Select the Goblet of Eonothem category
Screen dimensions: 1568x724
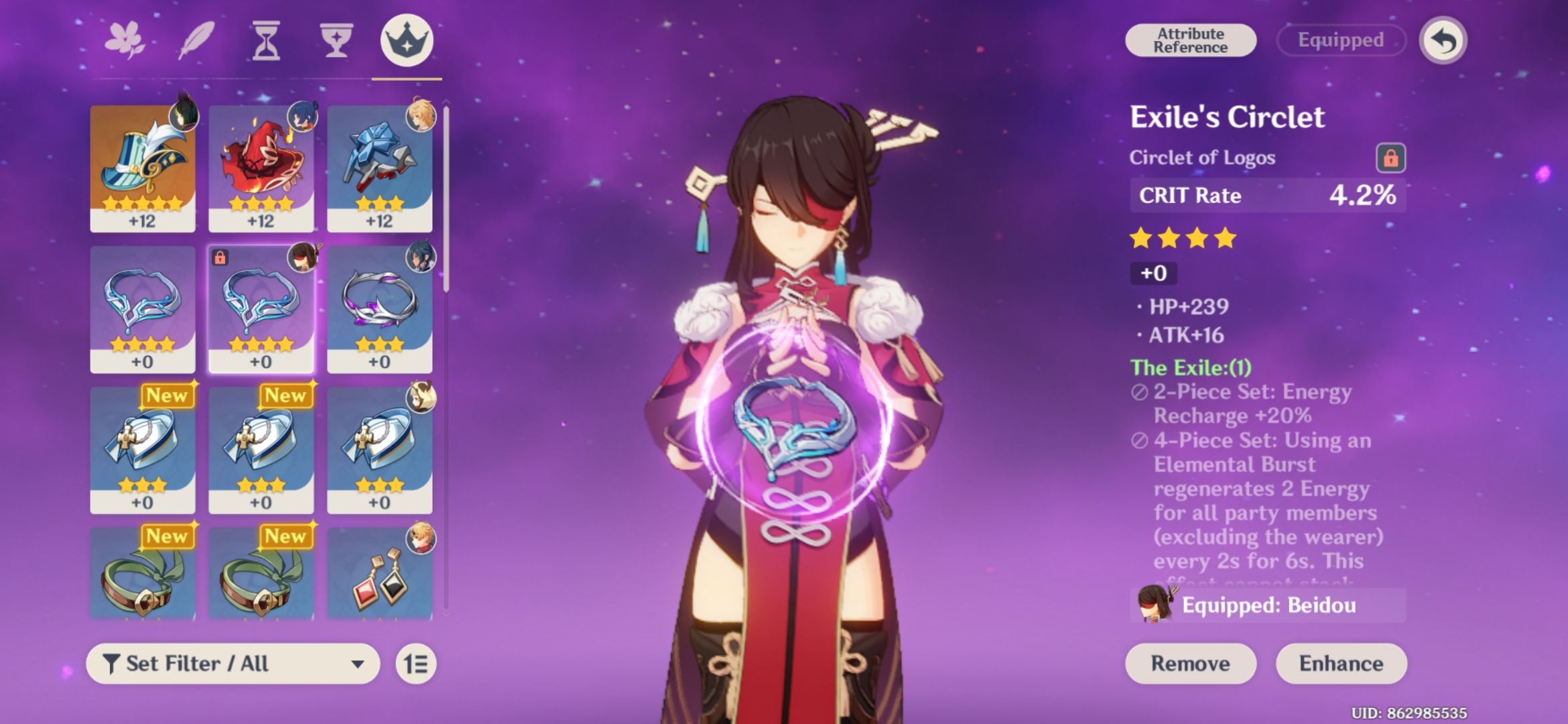coord(338,40)
